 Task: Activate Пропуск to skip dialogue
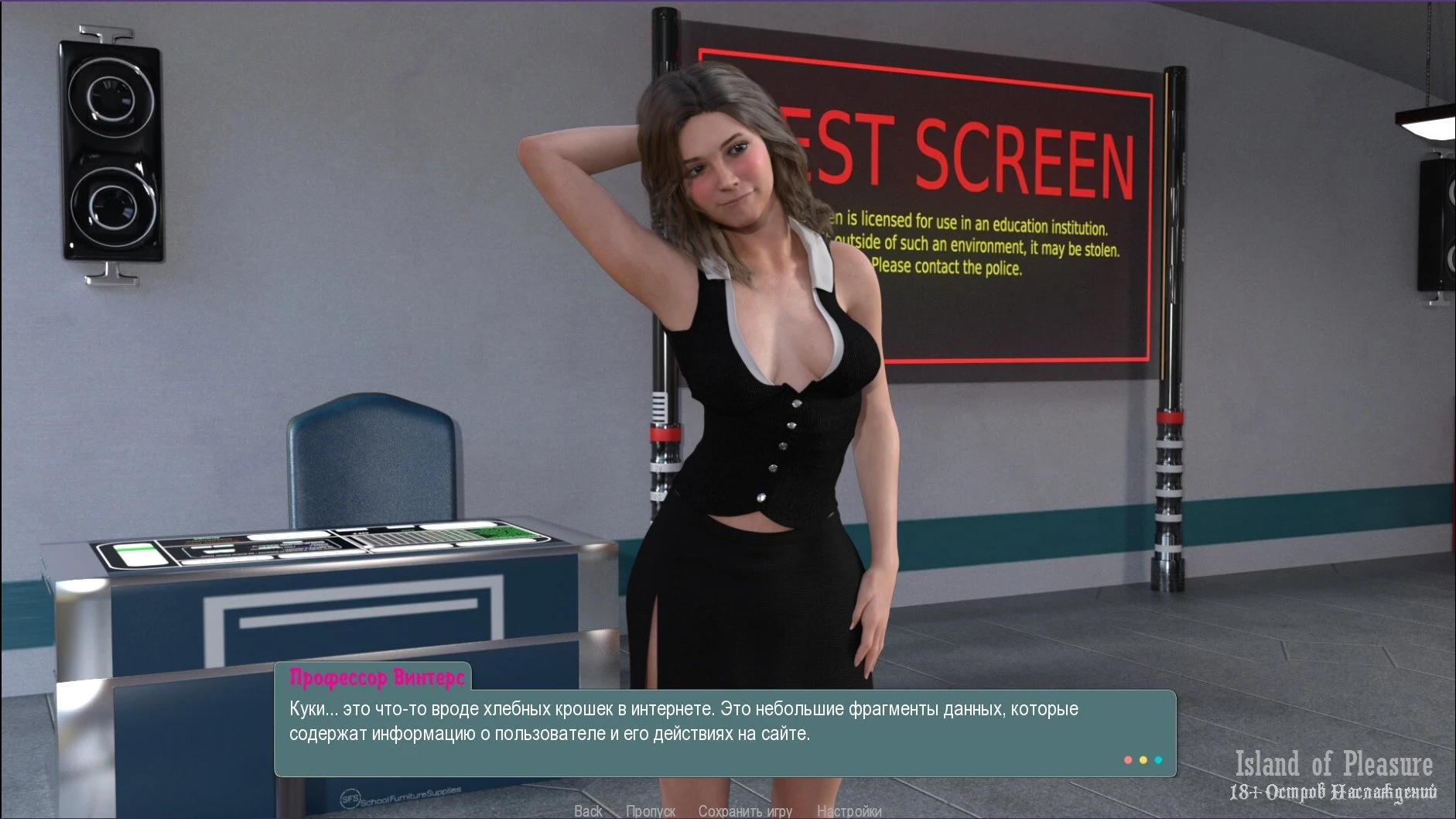[650, 810]
